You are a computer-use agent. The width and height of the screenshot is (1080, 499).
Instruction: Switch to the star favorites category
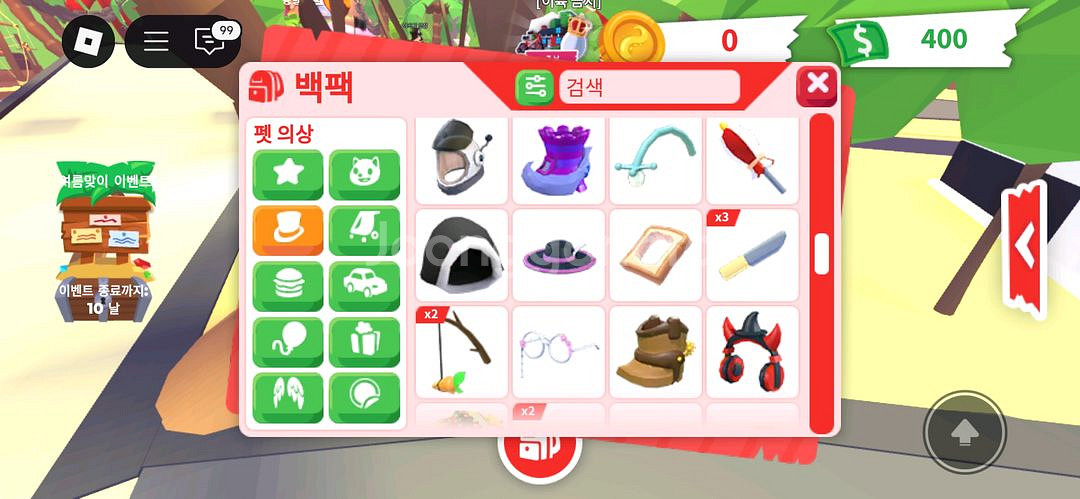tap(288, 175)
